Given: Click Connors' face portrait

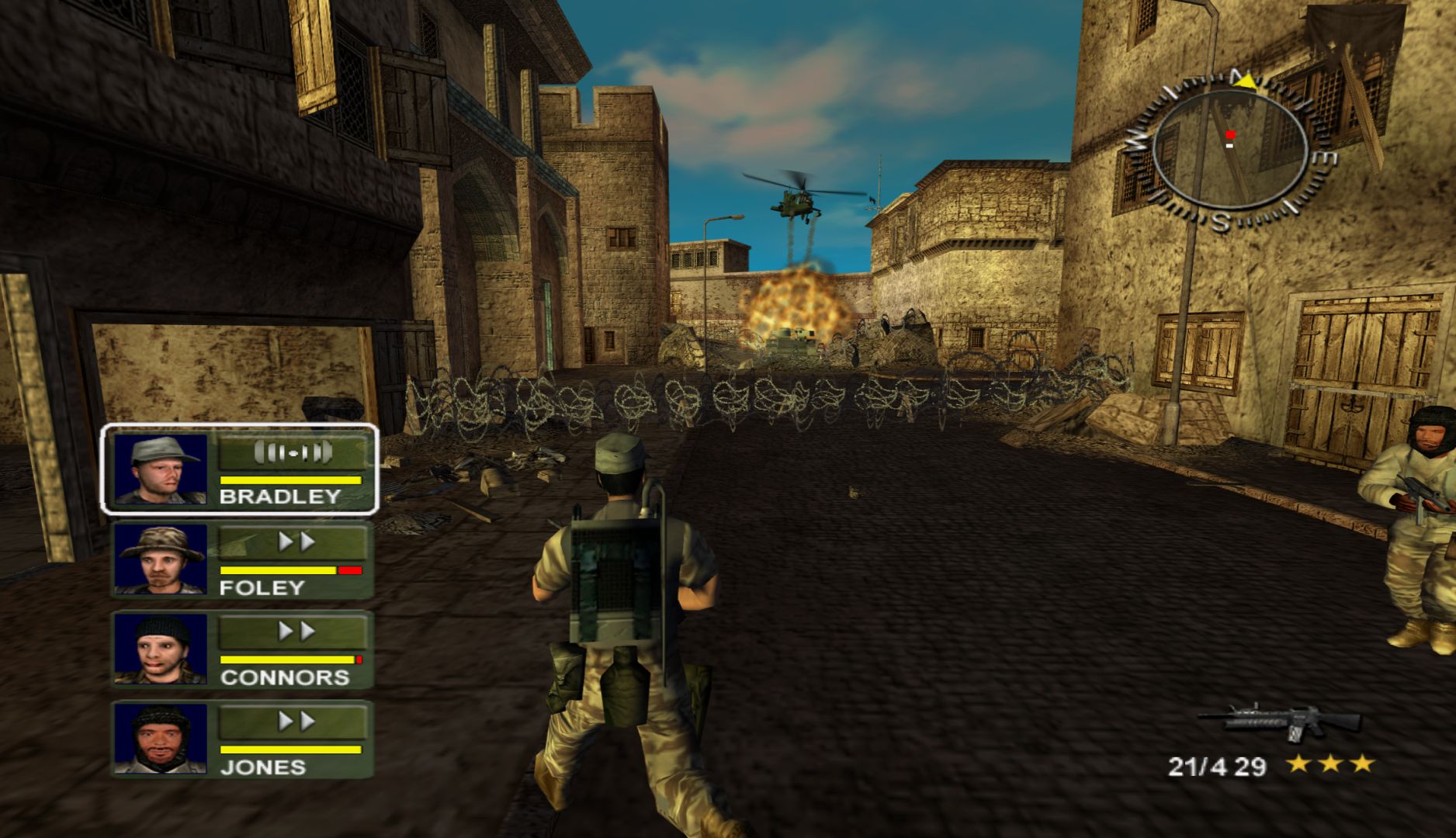Looking at the screenshot, I should point(161,649).
